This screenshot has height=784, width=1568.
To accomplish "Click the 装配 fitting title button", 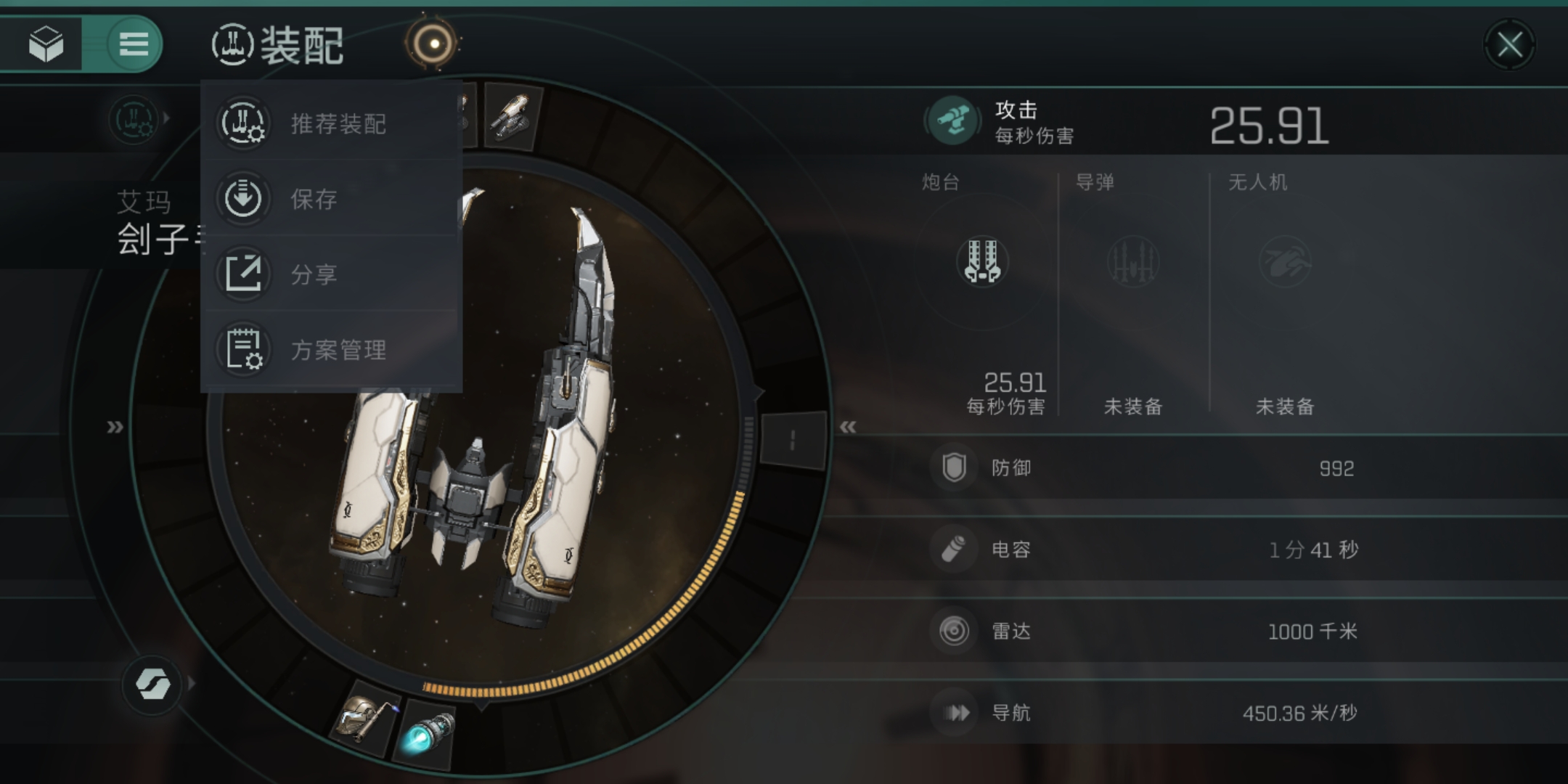I will [279, 45].
